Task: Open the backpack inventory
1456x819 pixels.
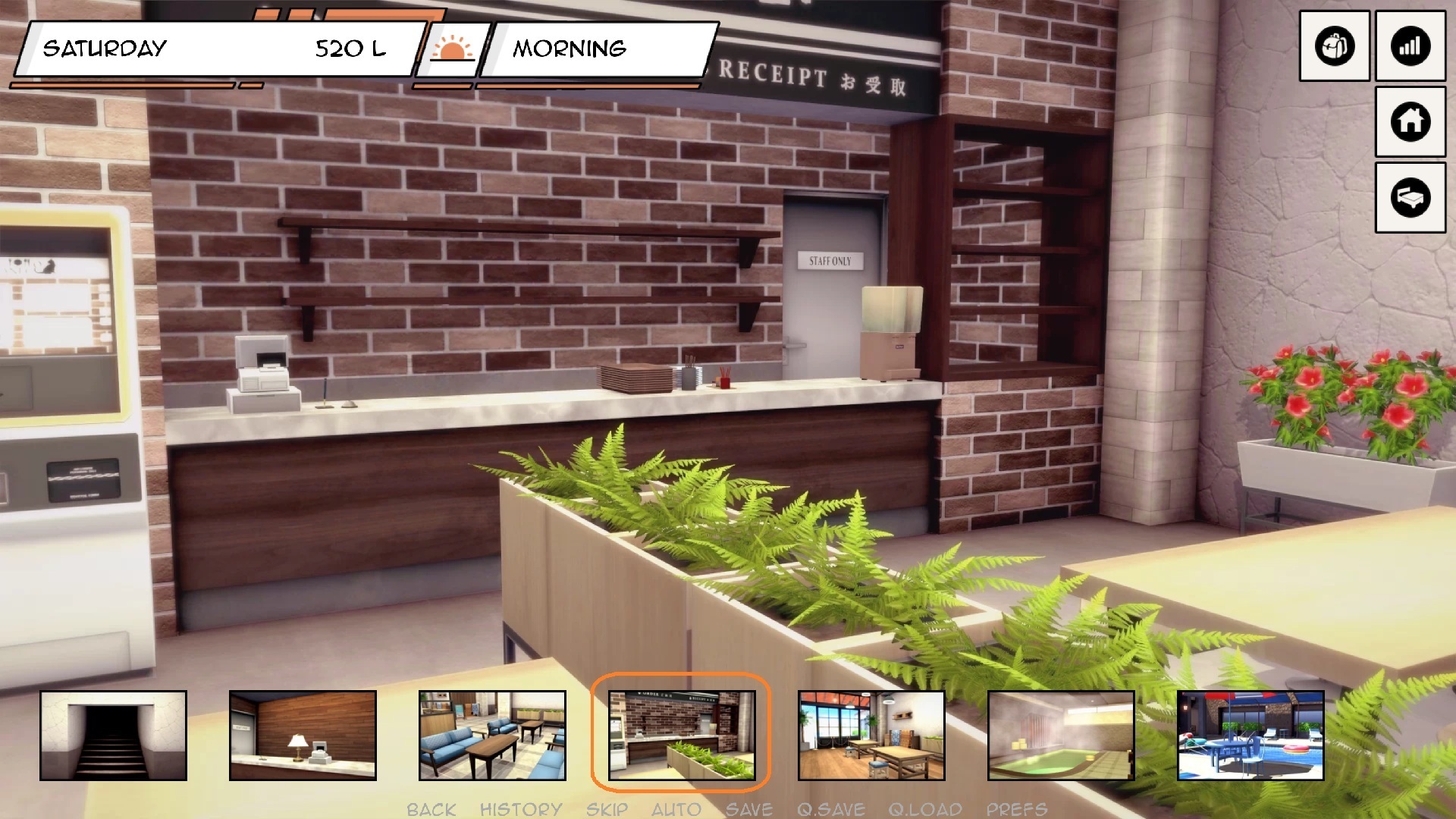Action: (x=1334, y=46)
